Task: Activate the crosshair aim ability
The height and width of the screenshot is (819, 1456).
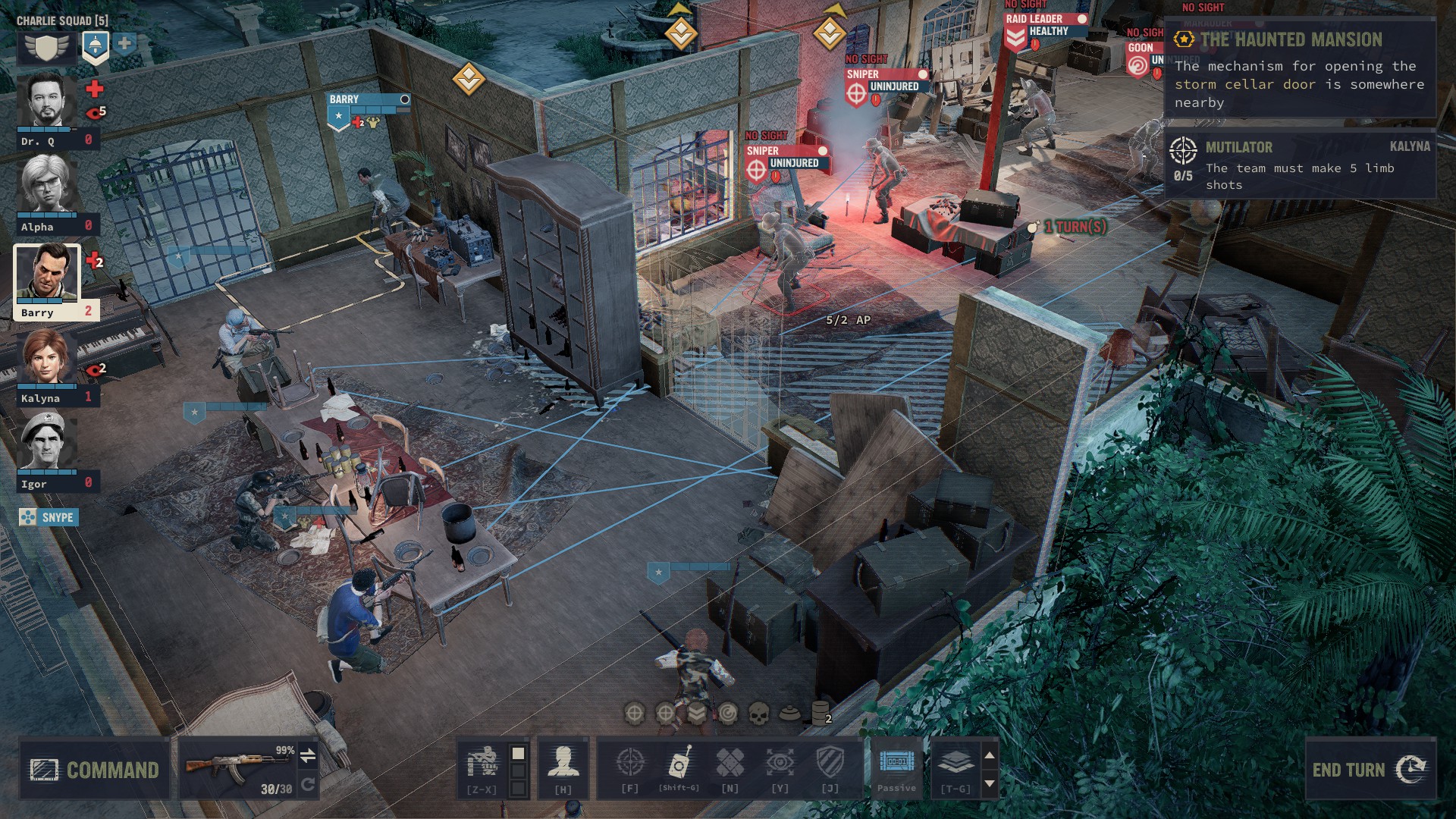Action: click(x=629, y=764)
